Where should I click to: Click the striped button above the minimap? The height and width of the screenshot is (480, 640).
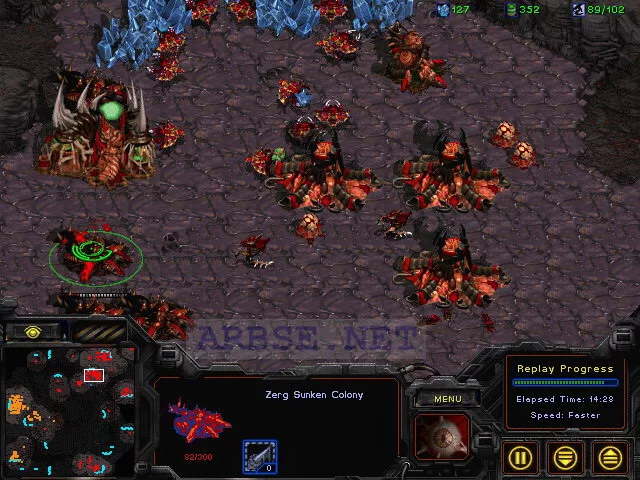[98, 331]
